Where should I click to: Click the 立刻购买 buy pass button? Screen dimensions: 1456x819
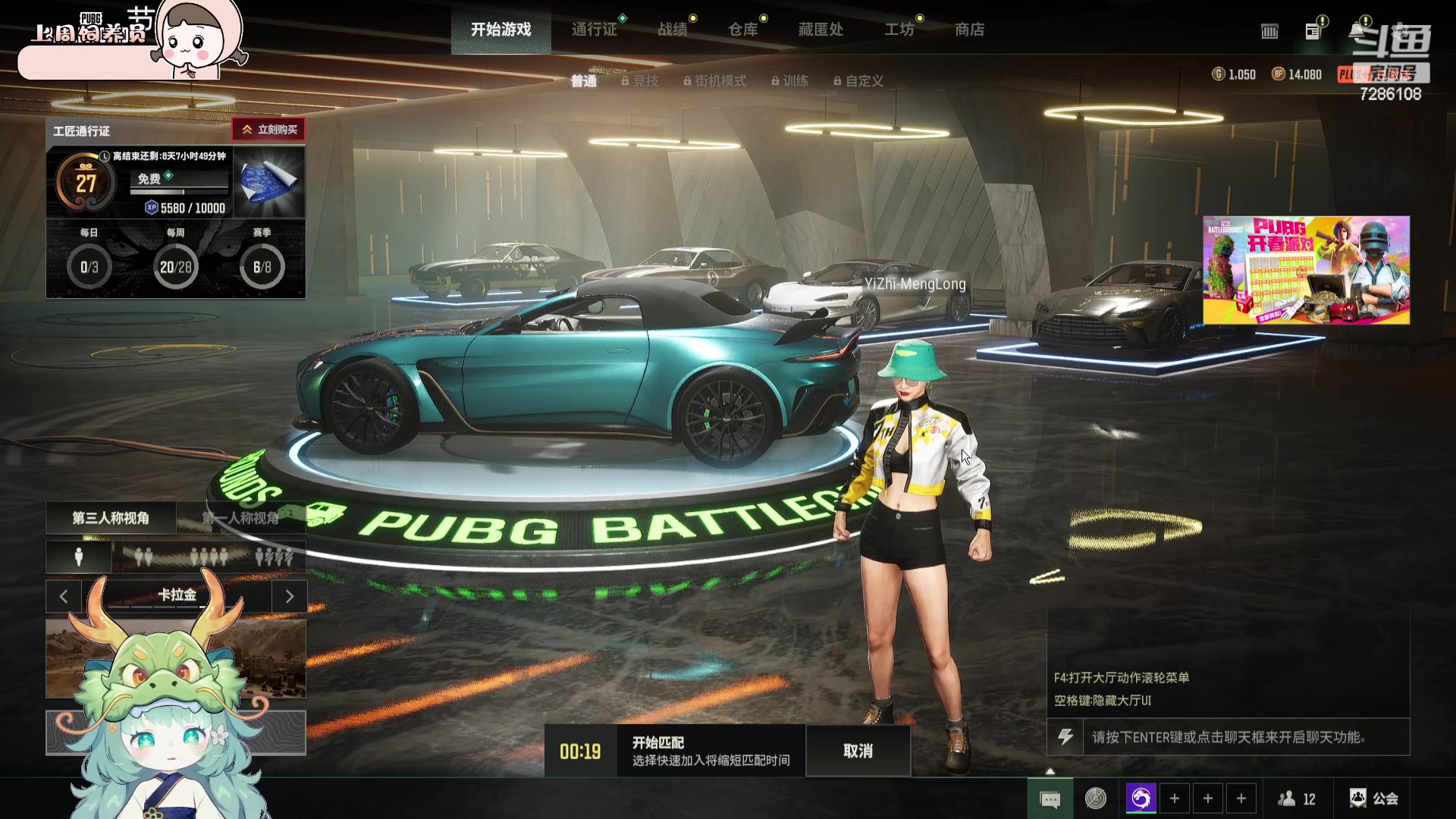(269, 130)
